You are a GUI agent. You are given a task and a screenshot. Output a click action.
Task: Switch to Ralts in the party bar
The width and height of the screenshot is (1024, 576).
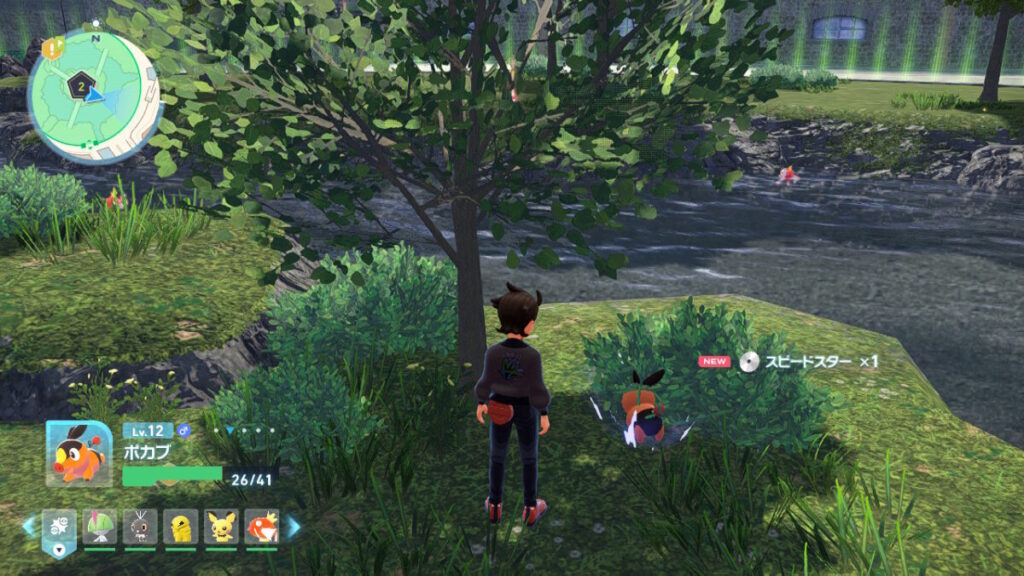[x=100, y=526]
